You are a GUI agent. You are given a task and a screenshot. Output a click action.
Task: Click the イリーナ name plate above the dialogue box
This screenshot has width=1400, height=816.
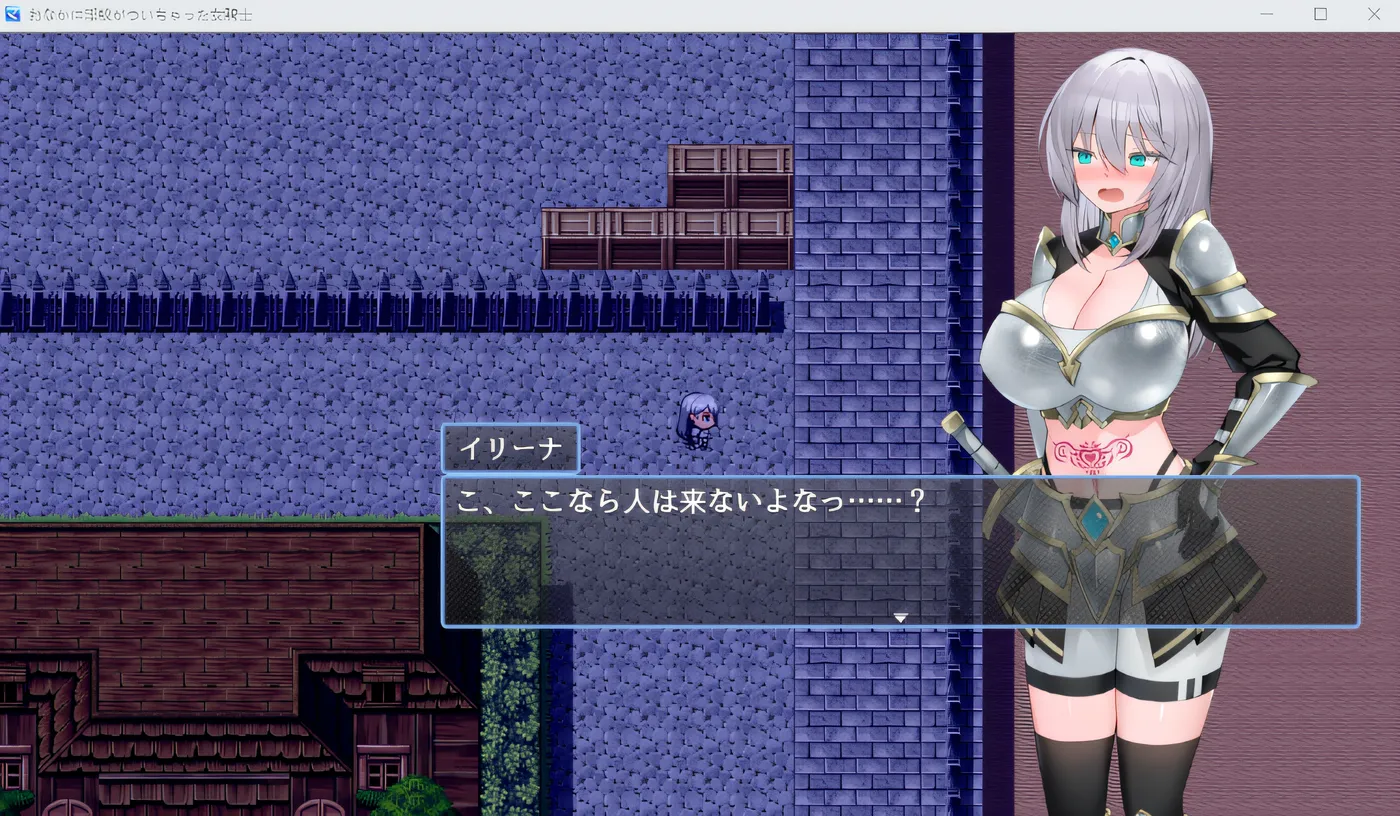pos(511,447)
